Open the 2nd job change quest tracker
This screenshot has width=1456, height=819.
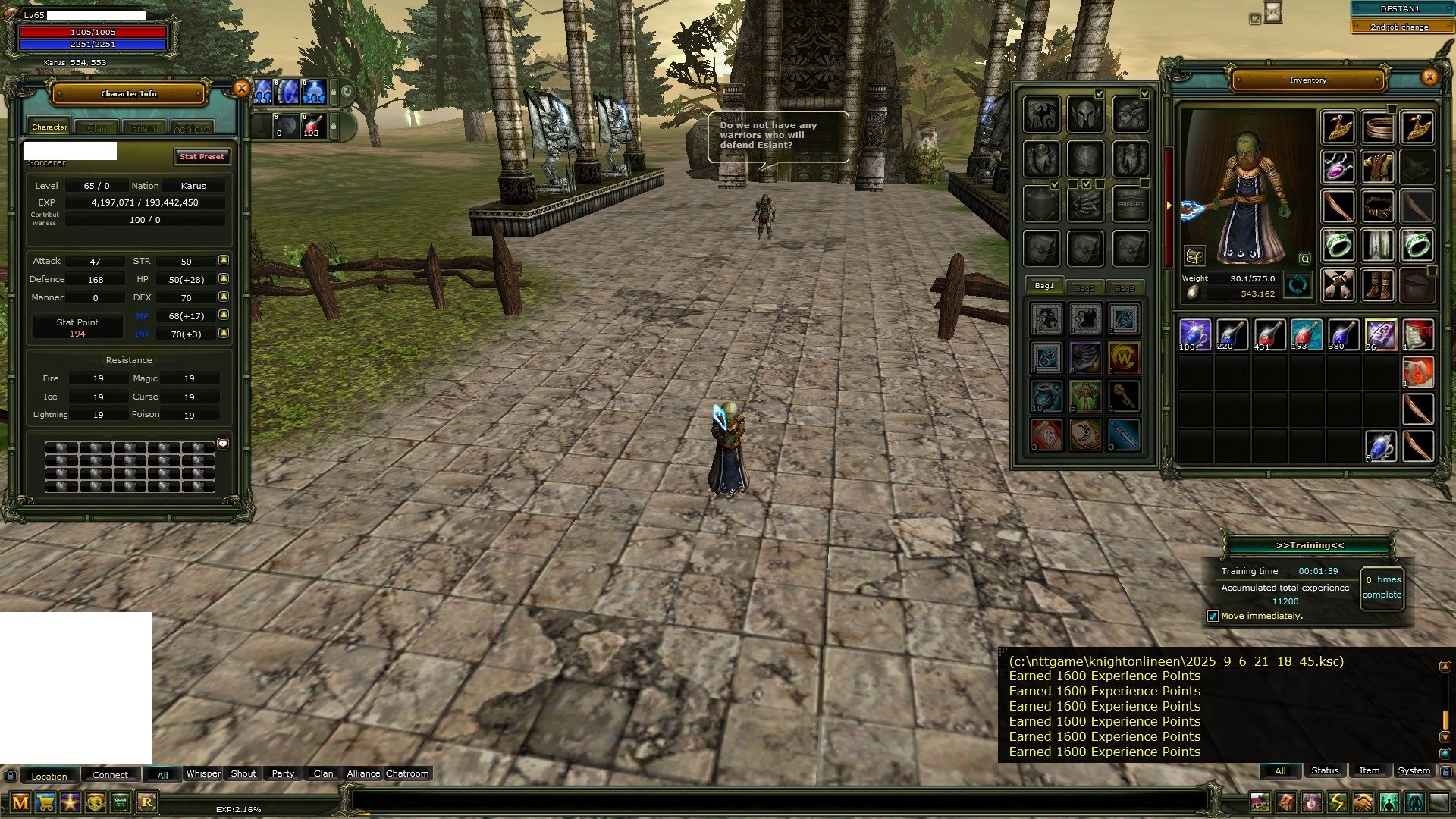pos(1398,27)
